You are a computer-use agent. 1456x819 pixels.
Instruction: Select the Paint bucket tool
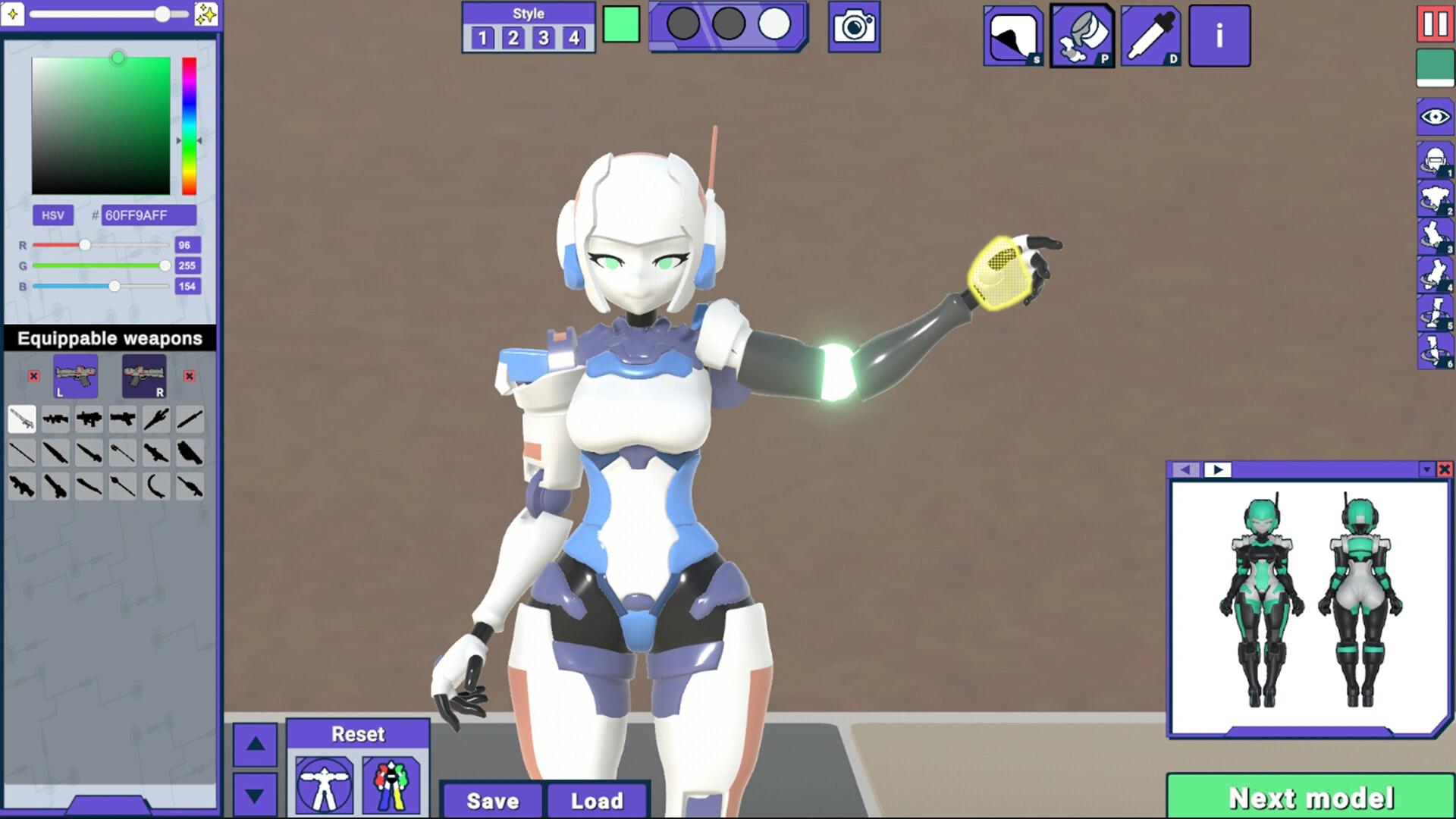pyautogui.click(x=1082, y=35)
